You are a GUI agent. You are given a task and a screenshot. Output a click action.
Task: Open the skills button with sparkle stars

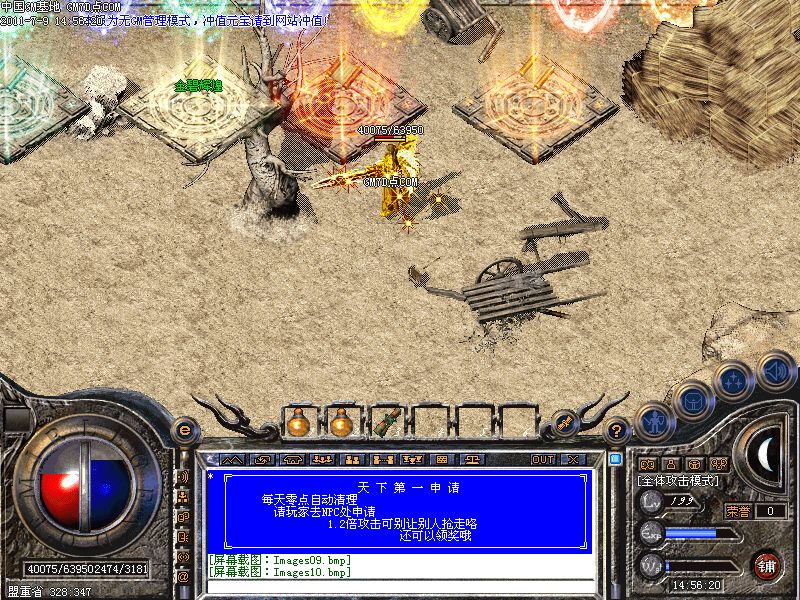pyautogui.click(x=733, y=382)
